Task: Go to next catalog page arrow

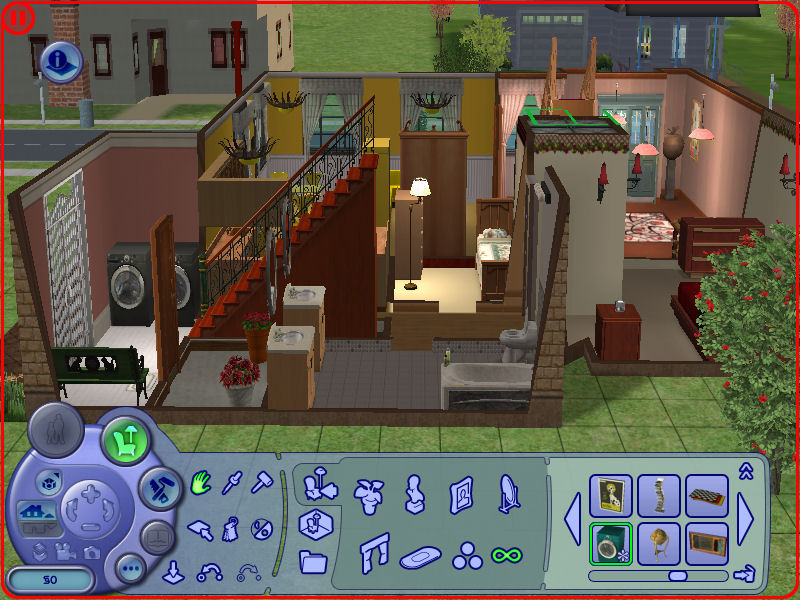Action: (x=747, y=519)
